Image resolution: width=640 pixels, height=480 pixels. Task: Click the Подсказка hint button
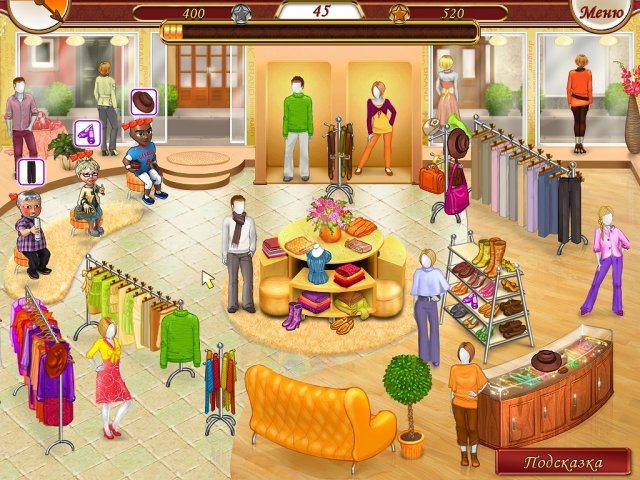click(x=565, y=463)
